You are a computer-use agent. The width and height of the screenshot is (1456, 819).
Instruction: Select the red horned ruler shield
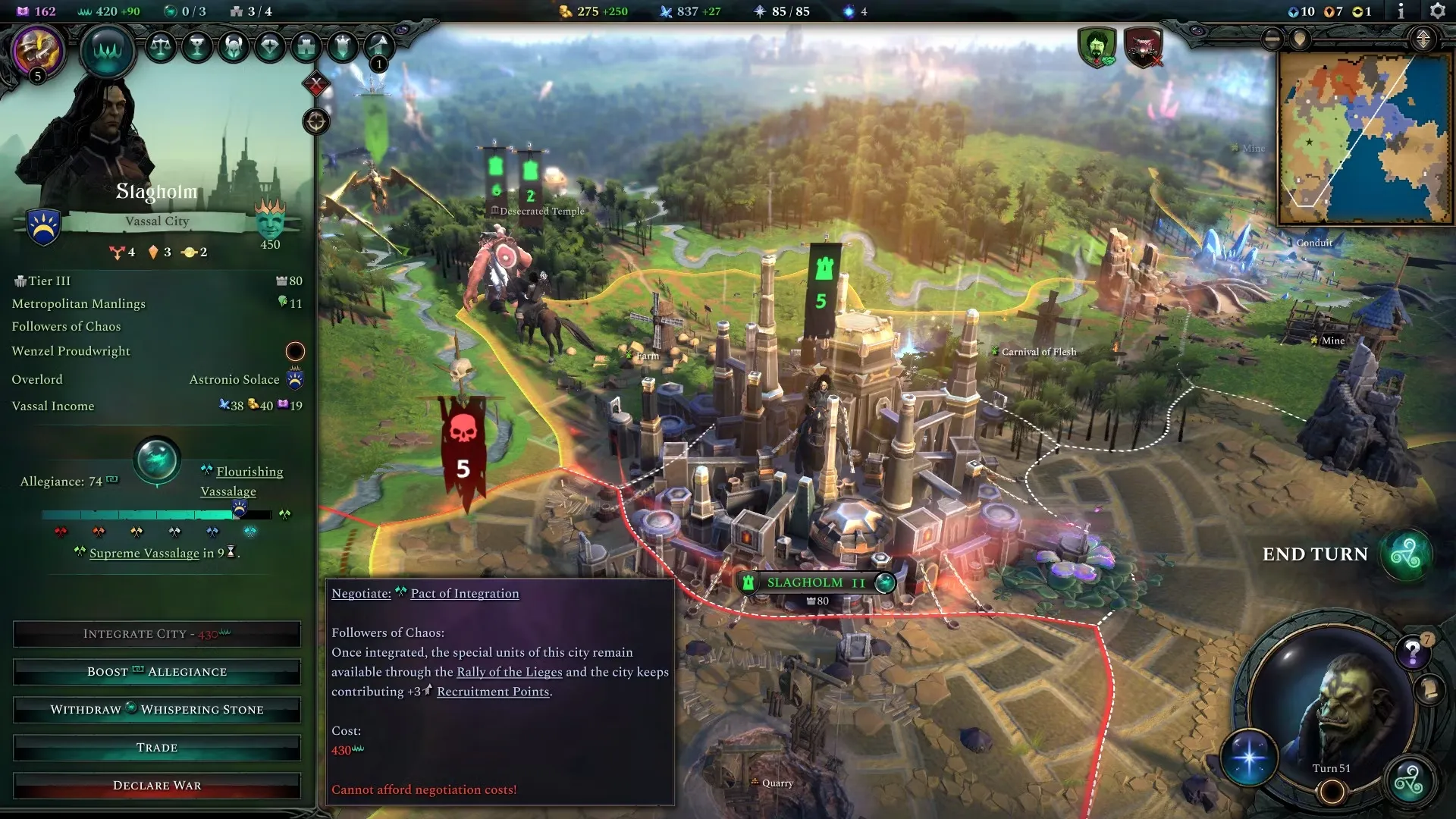1143,47
